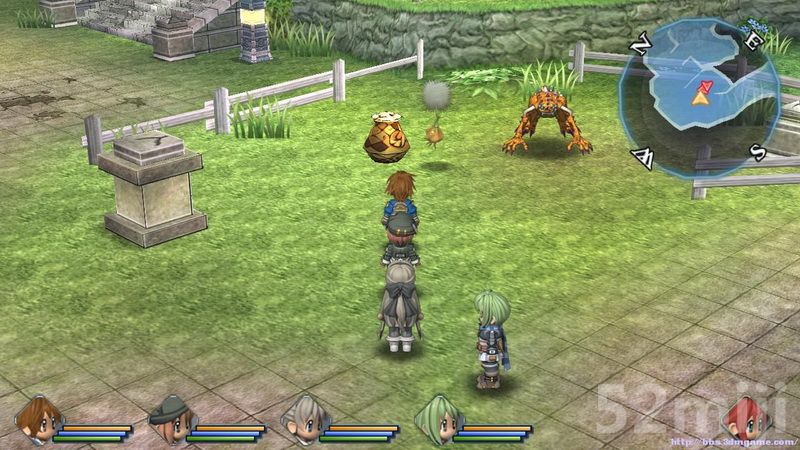The image size is (800, 450).
Task: Click the orange player arrow on minimap
Action: click(701, 97)
